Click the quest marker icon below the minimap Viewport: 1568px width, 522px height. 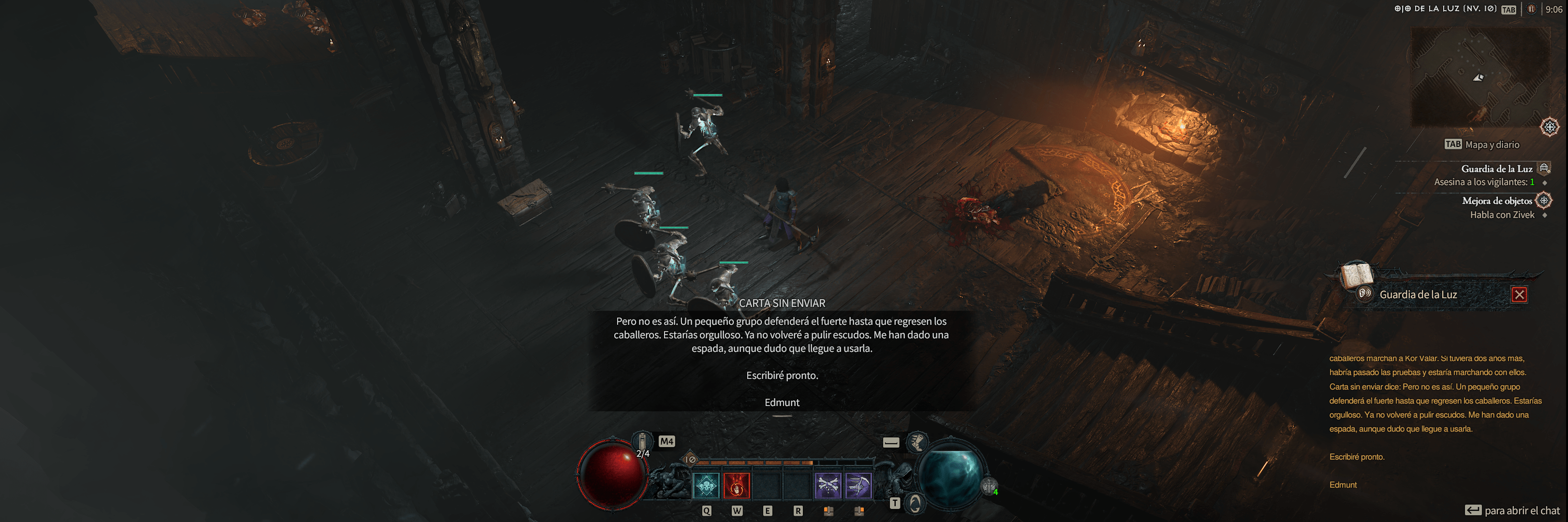[1550, 127]
